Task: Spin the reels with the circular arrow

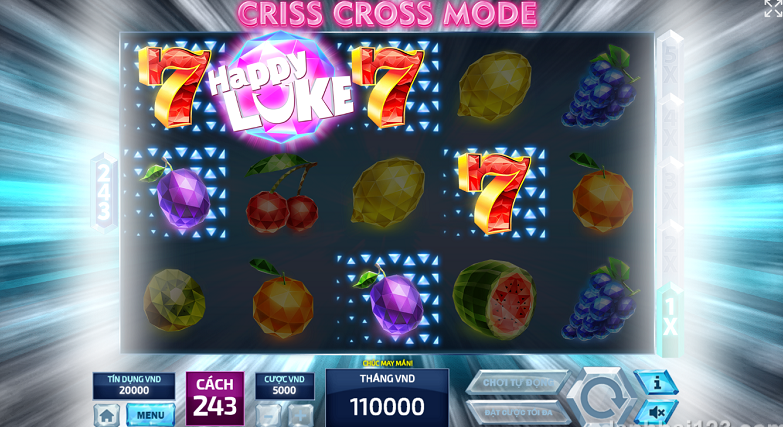Action: [599, 397]
